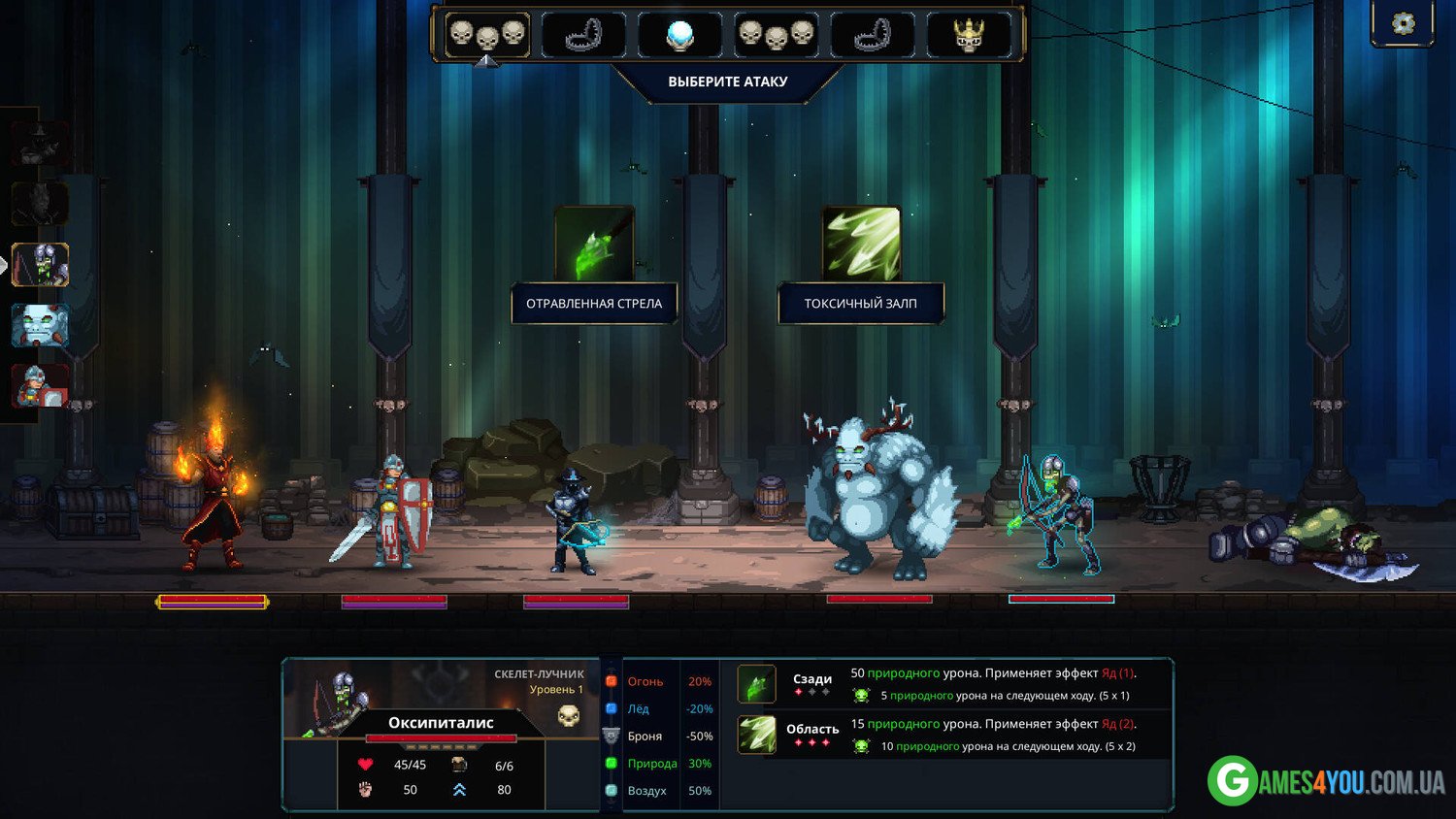Click the glowing orb stage icon

tap(680, 35)
